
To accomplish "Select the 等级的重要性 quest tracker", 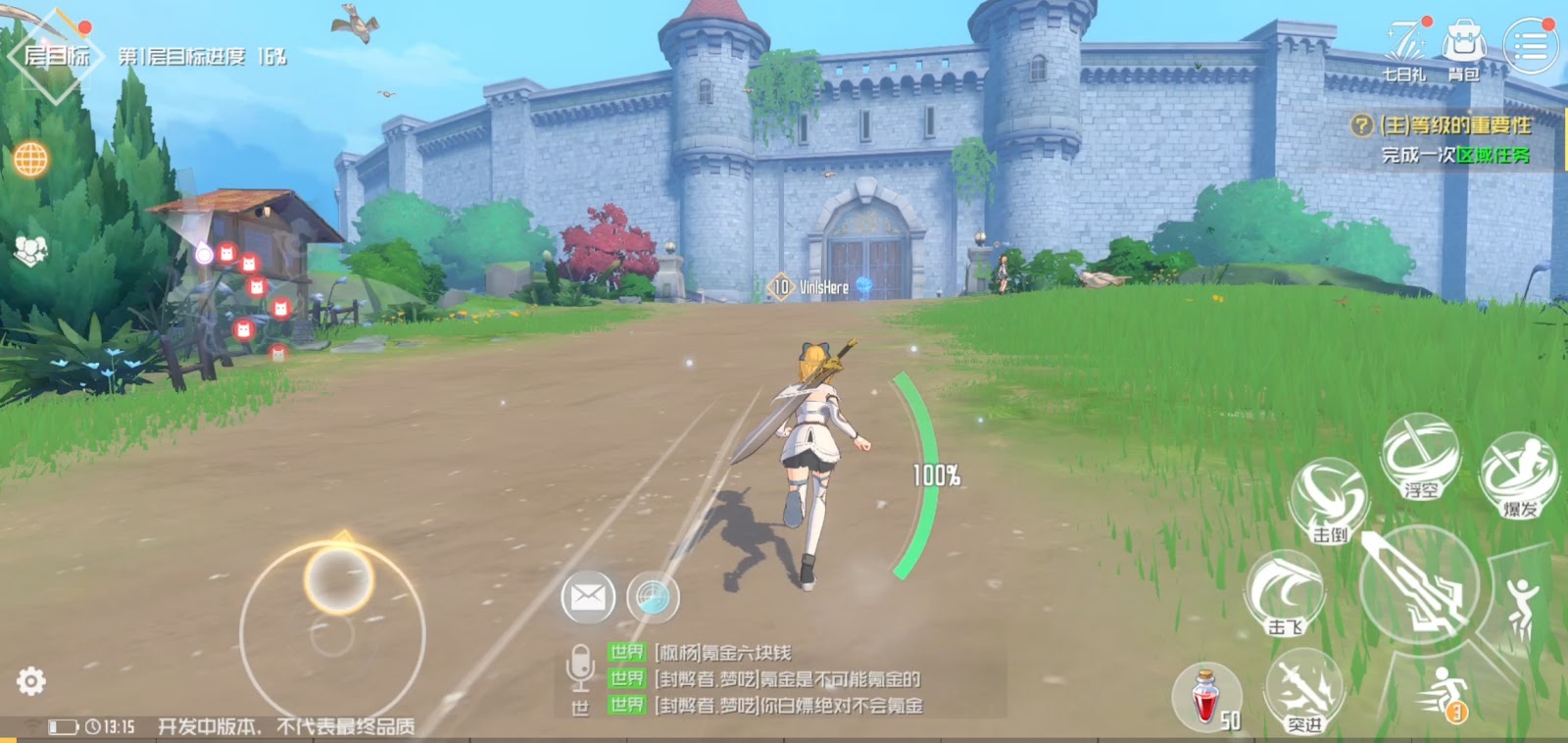I will [x=1452, y=125].
